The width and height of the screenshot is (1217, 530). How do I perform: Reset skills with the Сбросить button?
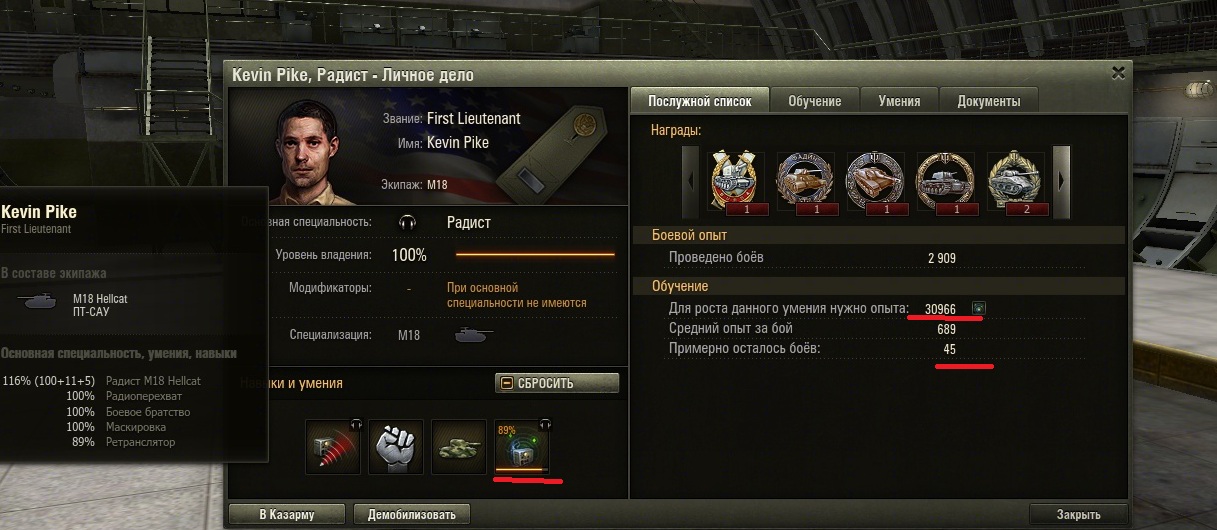coord(557,383)
